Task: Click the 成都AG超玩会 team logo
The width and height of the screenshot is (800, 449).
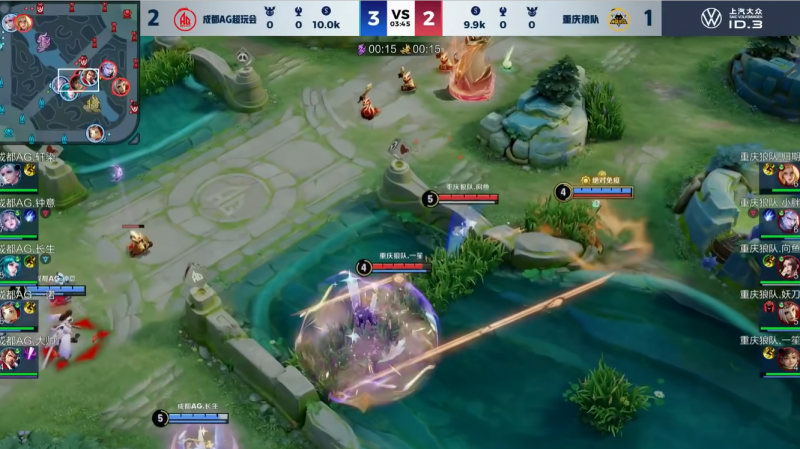Action: pyautogui.click(x=185, y=19)
